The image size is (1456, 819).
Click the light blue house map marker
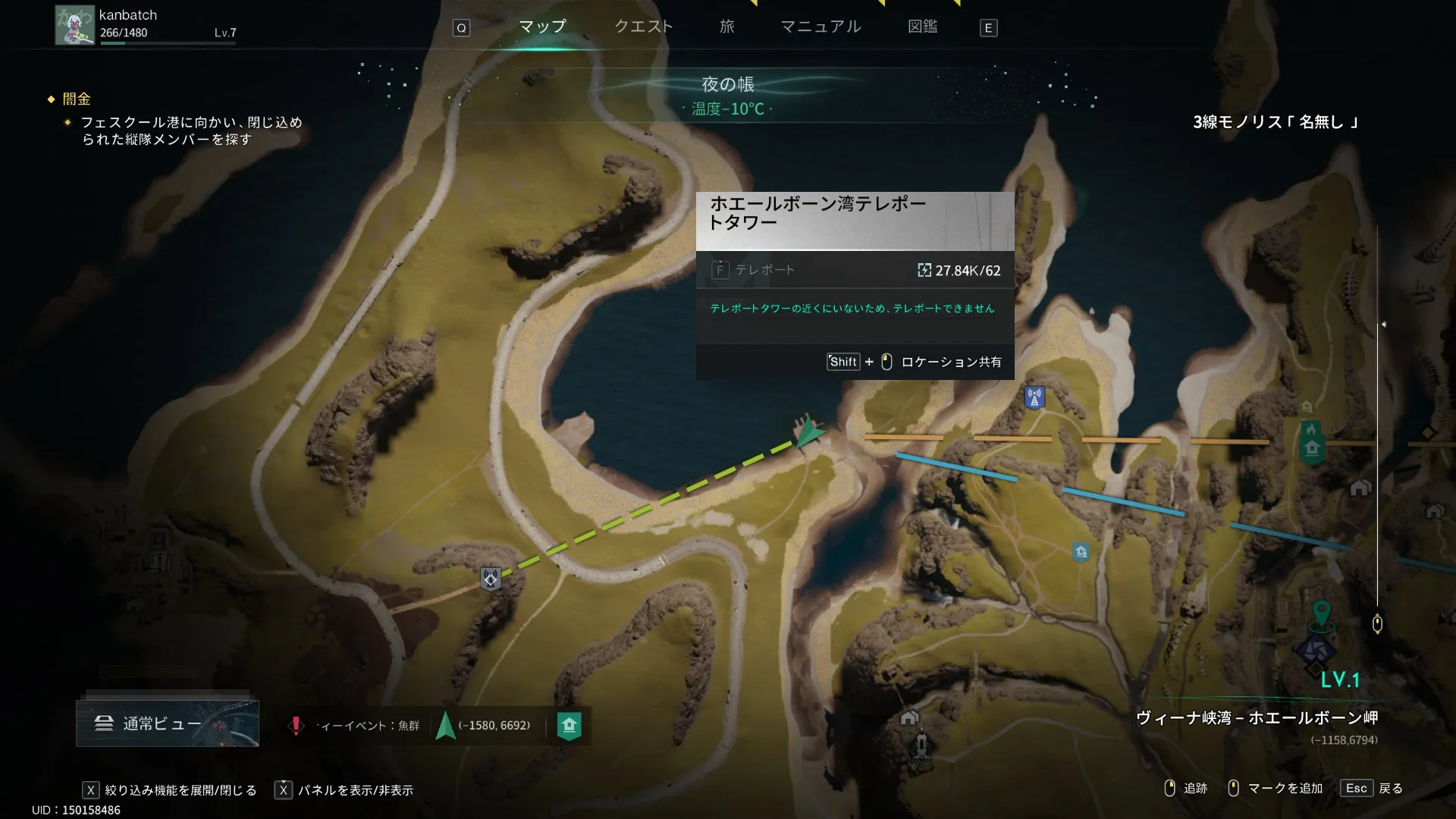coord(1081,552)
